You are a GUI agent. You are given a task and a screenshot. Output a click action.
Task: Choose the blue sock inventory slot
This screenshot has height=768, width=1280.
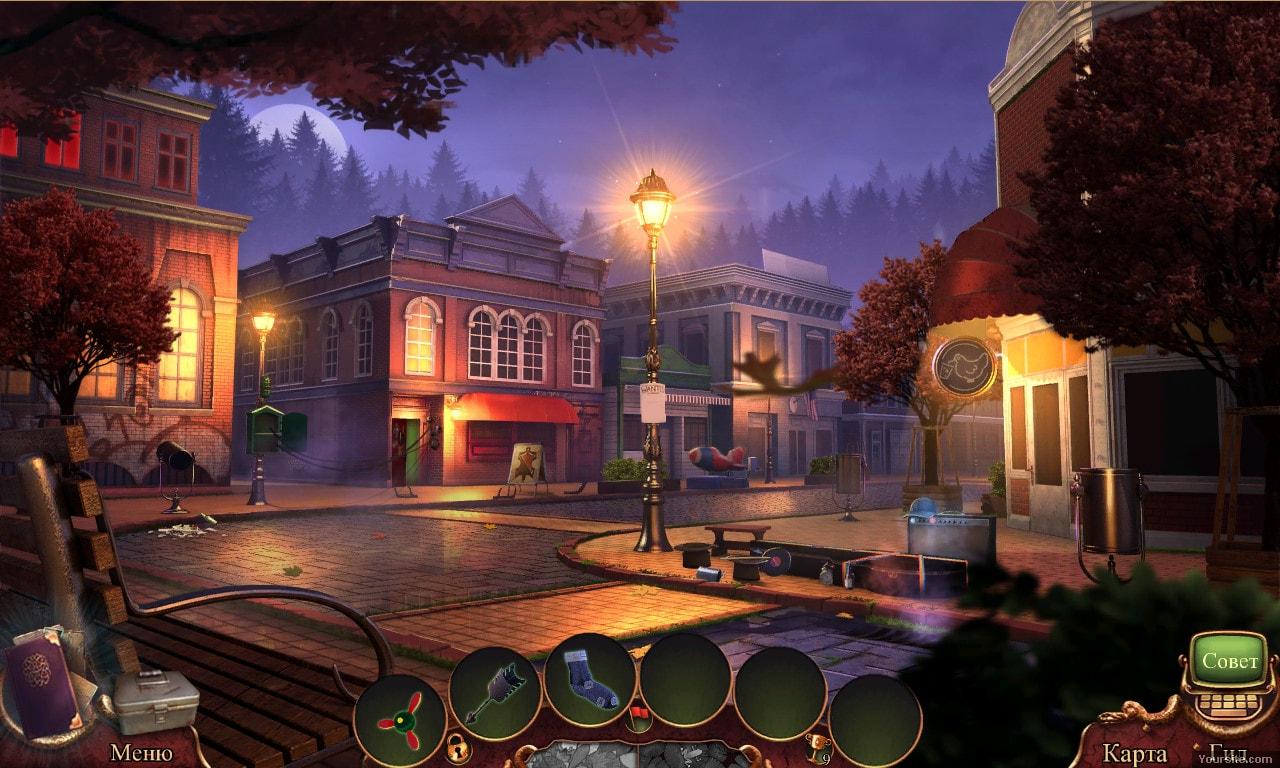click(x=589, y=679)
